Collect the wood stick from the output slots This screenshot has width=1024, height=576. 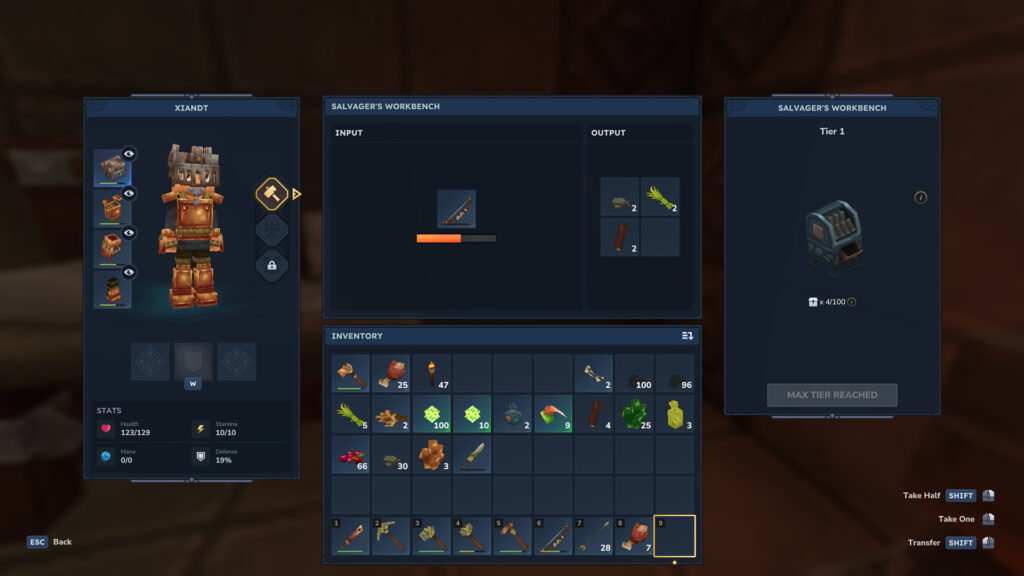pyautogui.click(x=620, y=237)
